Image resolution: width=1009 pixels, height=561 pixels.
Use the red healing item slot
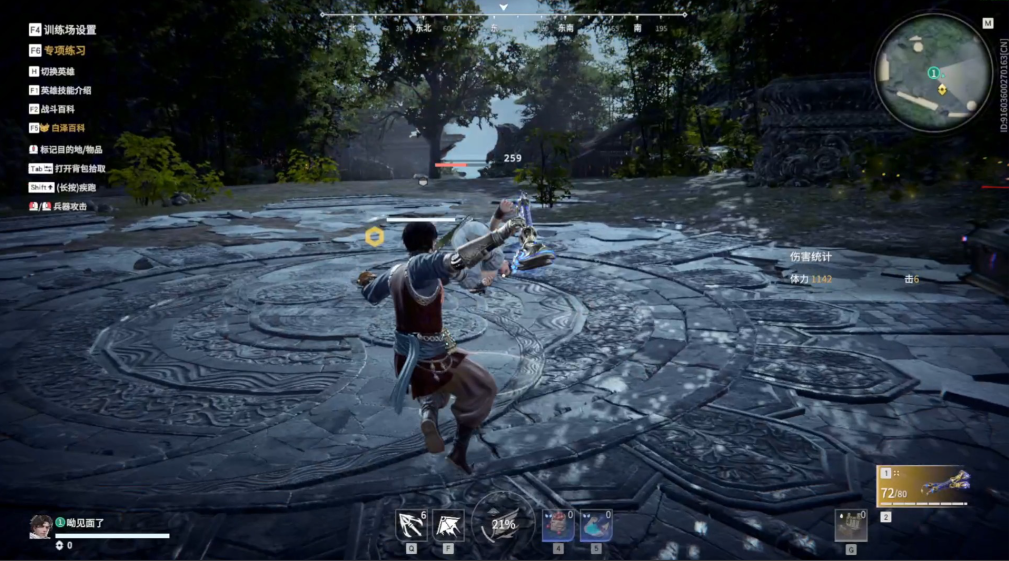coord(558,525)
